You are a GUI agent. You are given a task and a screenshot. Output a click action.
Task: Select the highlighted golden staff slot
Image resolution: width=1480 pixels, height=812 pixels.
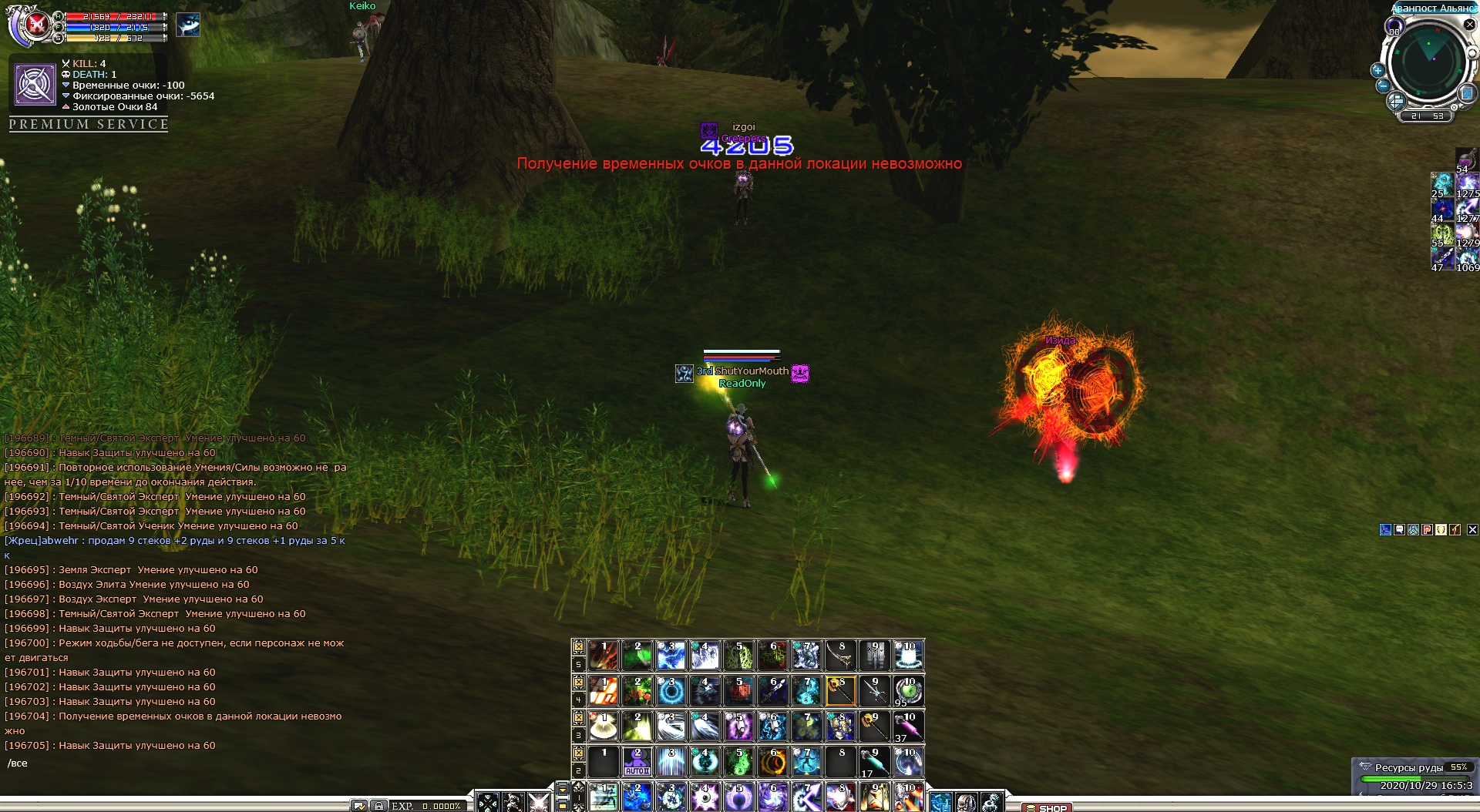(840, 691)
